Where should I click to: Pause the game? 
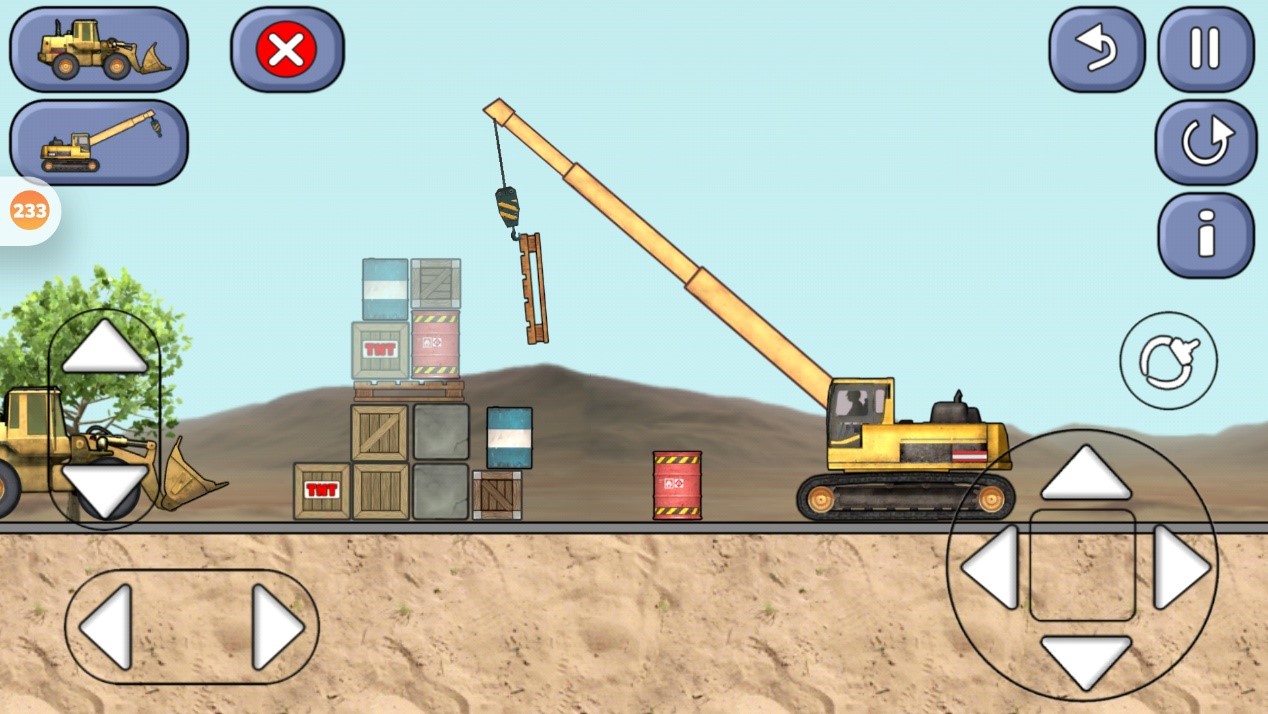pyautogui.click(x=1205, y=49)
